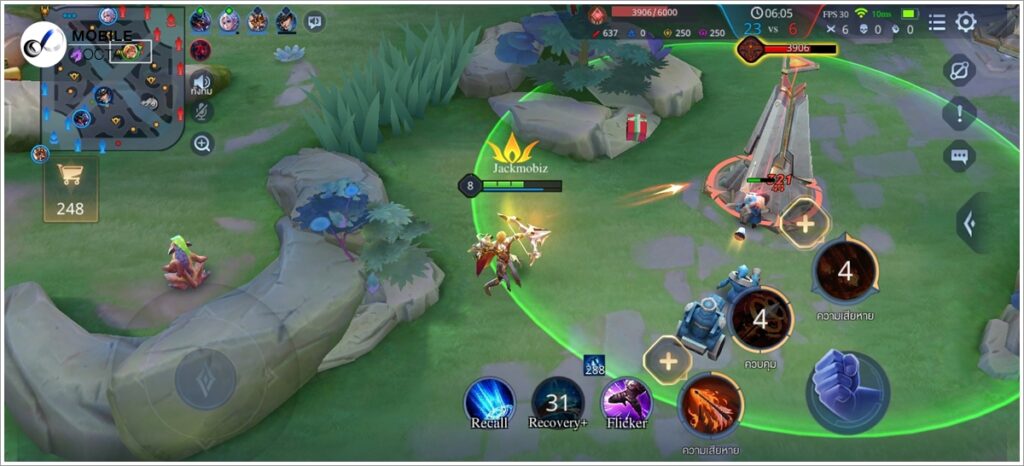Open the settings gear
The image size is (1024, 466).
coord(965,22)
